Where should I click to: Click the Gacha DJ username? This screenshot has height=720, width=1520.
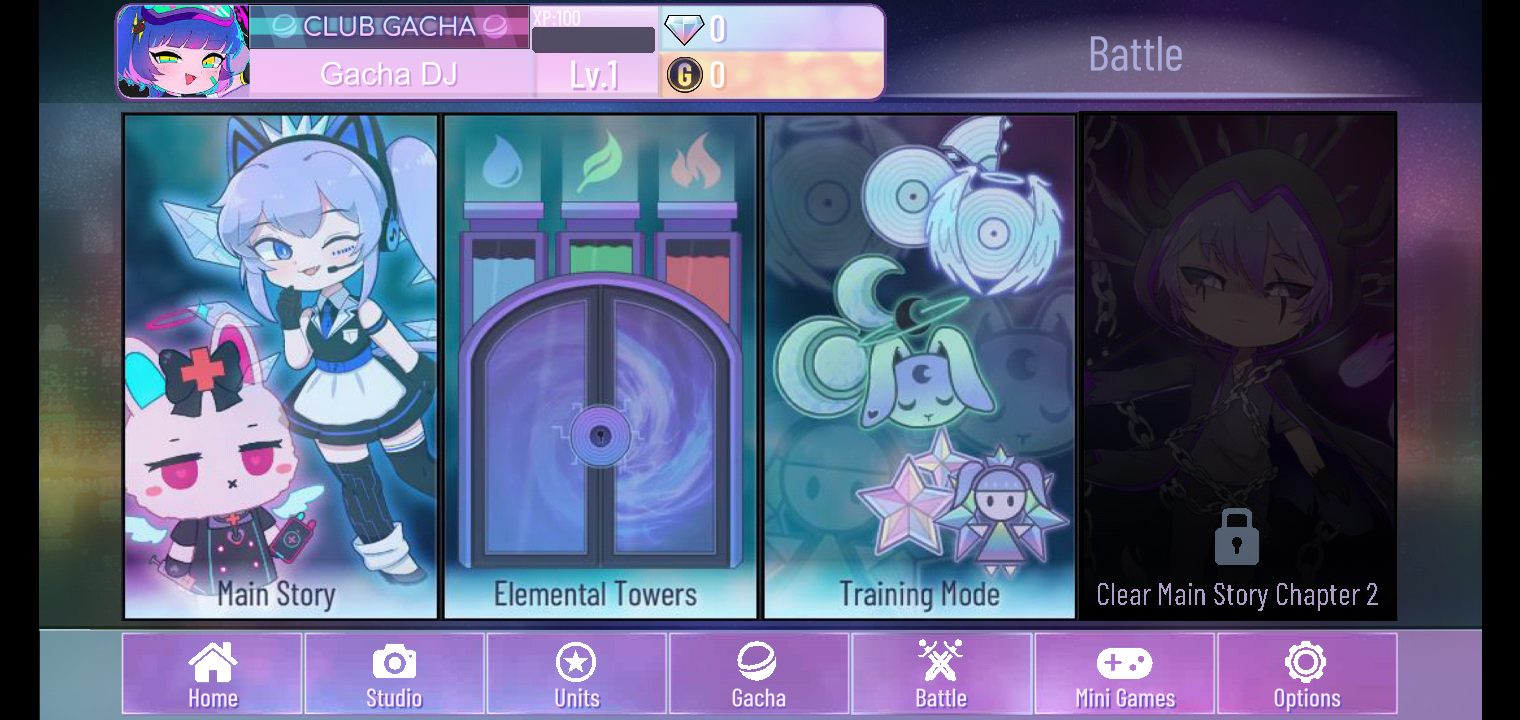[x=389, y=73]
